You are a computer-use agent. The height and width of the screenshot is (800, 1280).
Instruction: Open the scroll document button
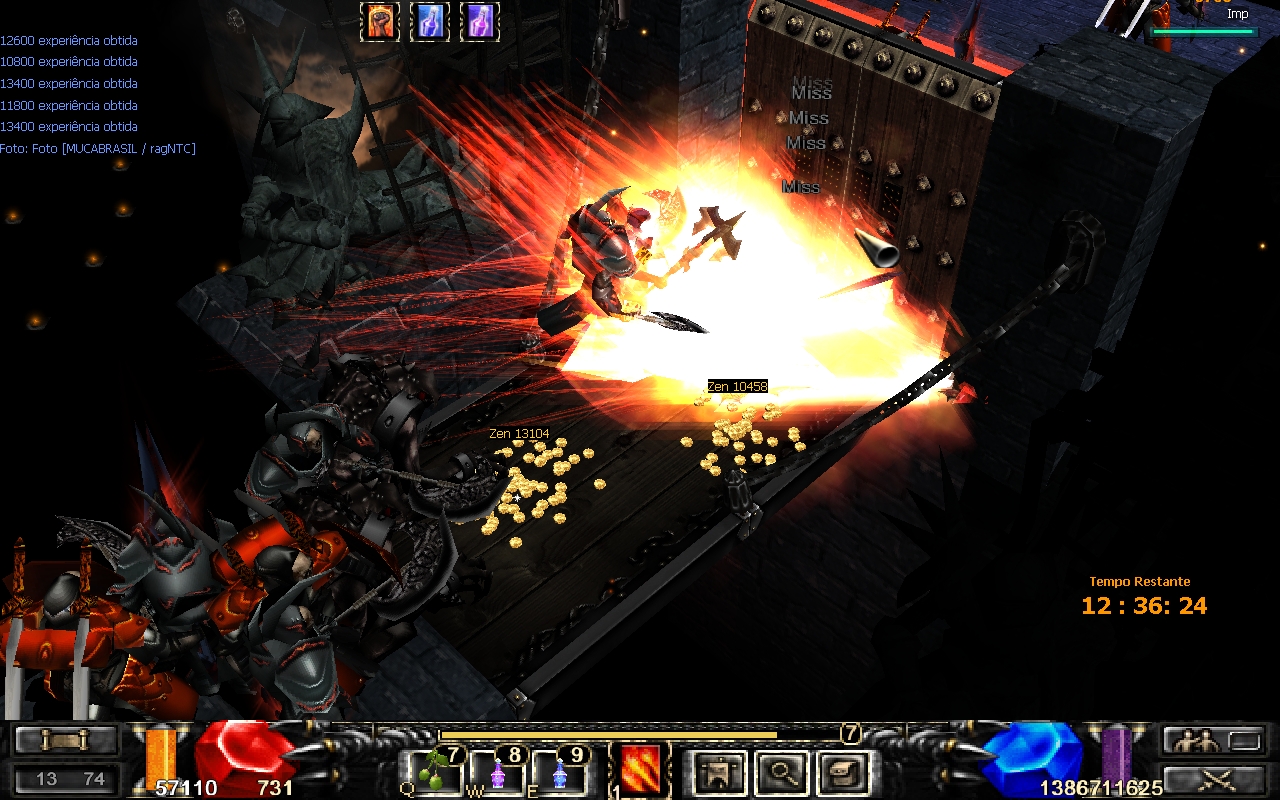[x=844, y=771]
